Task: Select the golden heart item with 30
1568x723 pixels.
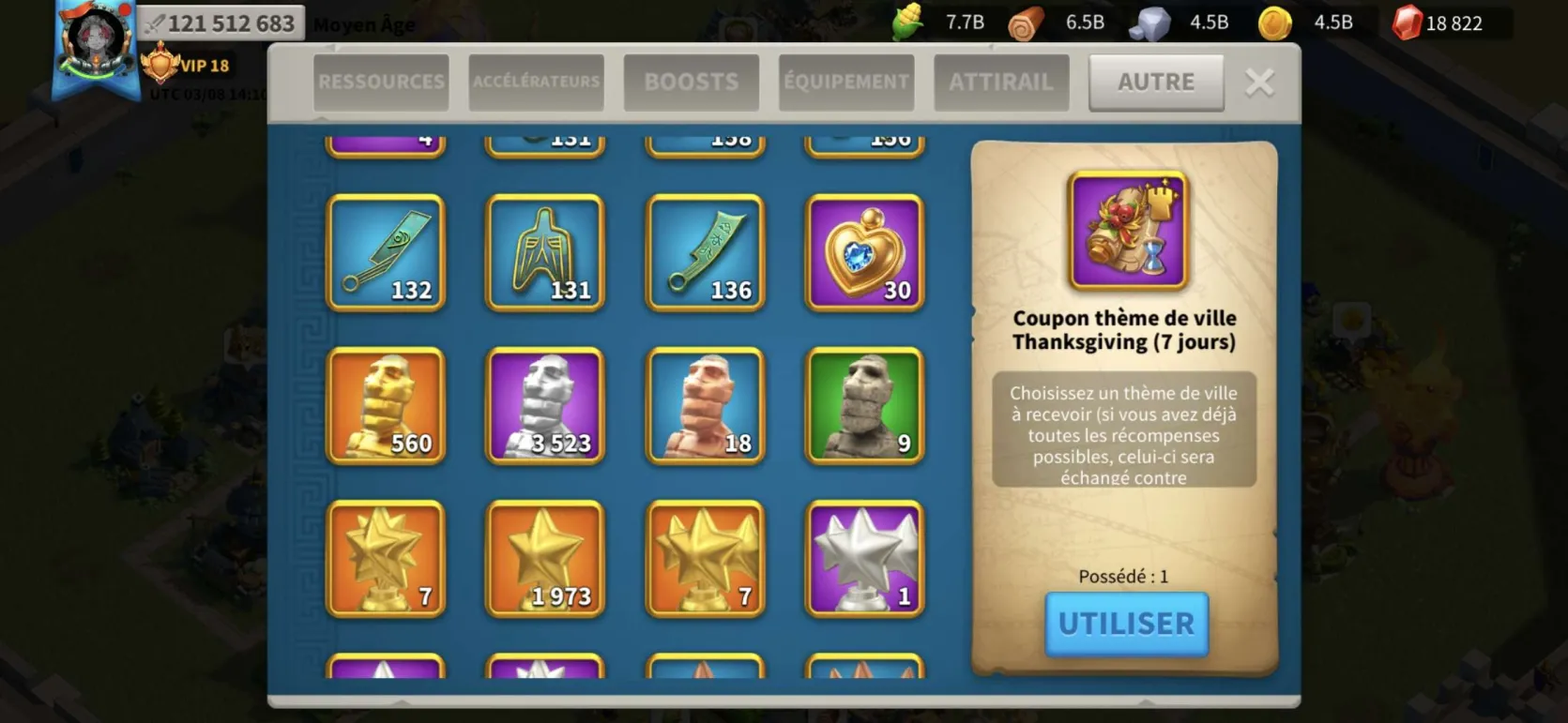Action: tap(864, 253)
